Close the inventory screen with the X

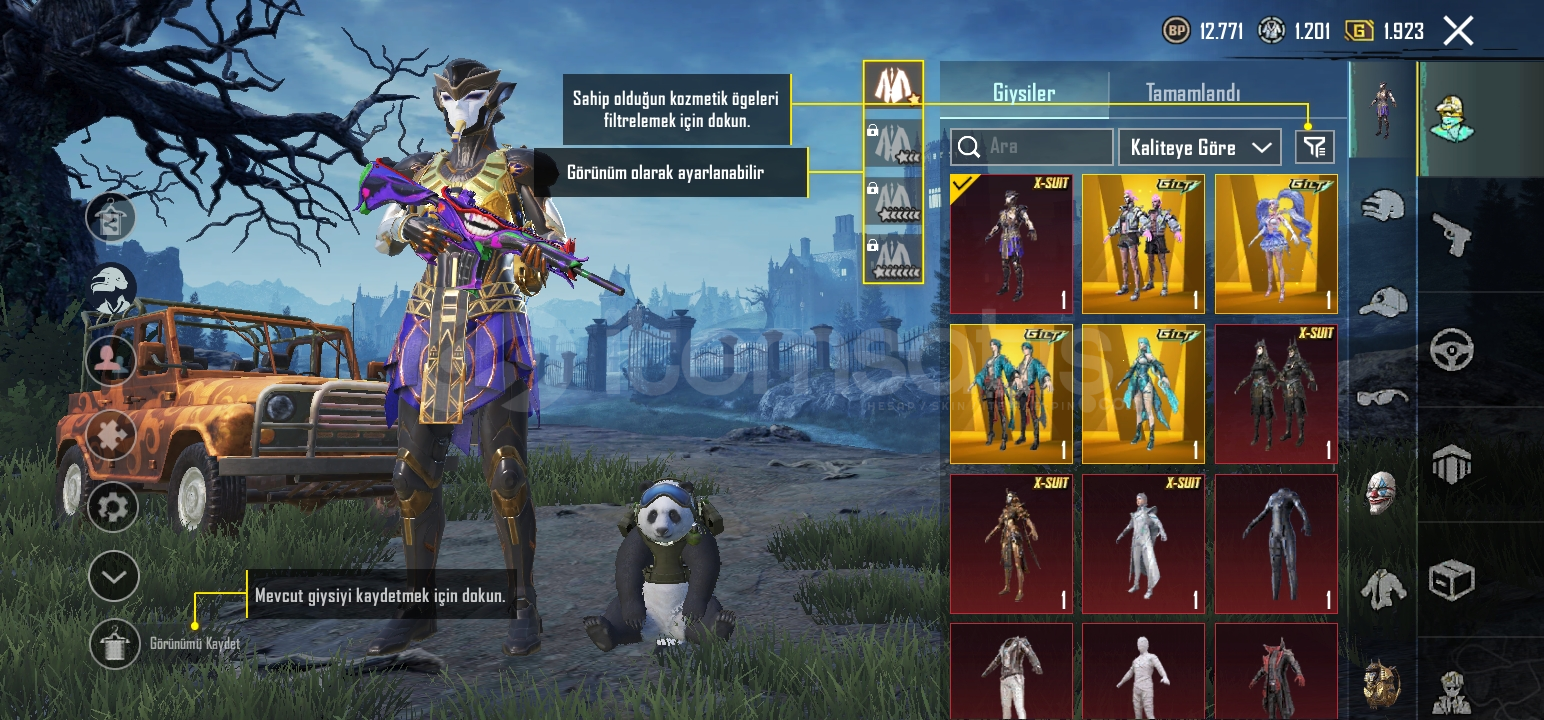[x=1458, y=31]
